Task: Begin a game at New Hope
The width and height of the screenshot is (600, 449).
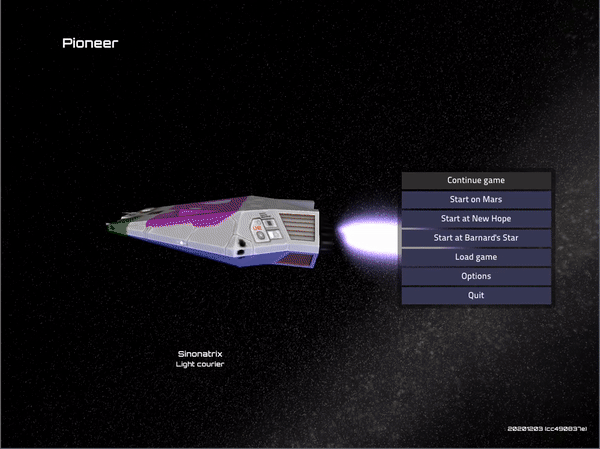Action: [x=476, y=219]
